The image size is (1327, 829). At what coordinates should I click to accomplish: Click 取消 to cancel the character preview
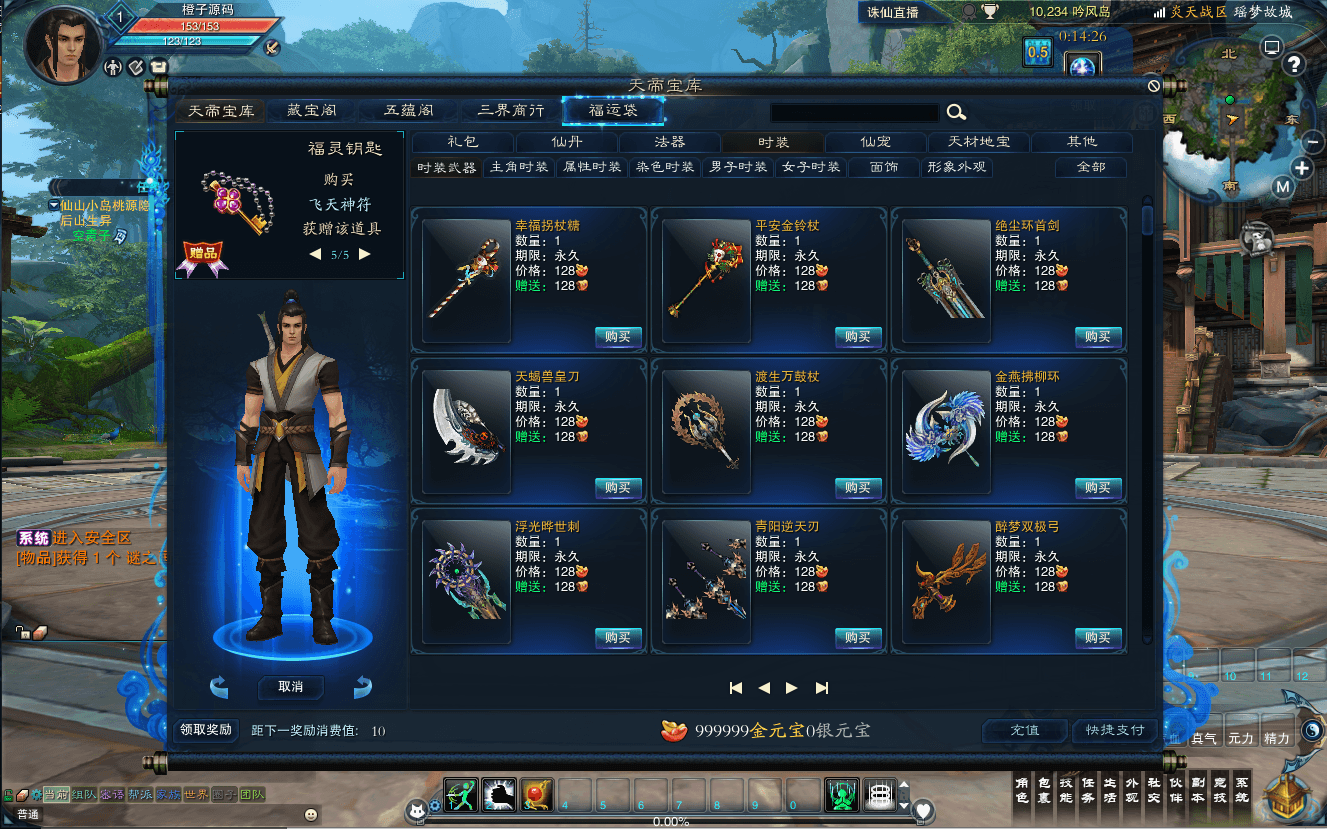pyautogui.click(x=290, y=688)
